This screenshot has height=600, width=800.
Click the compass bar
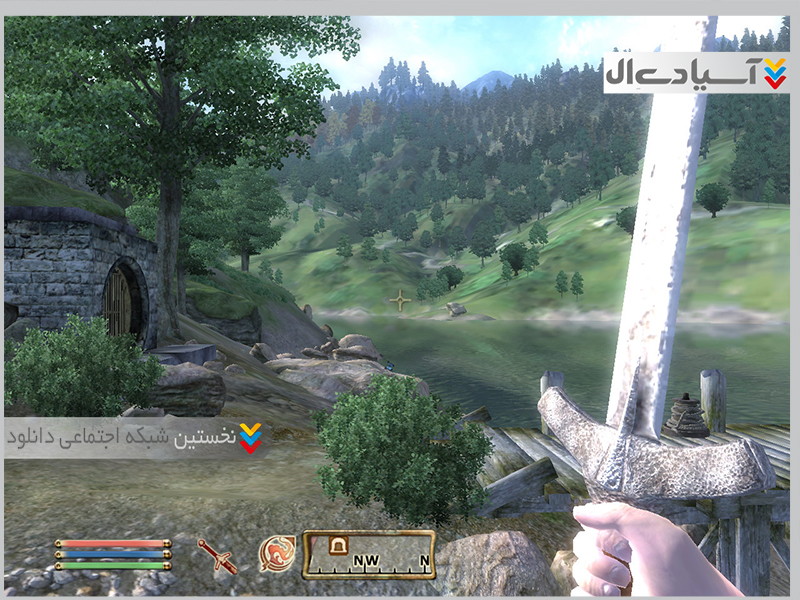(x=369, y=555)
